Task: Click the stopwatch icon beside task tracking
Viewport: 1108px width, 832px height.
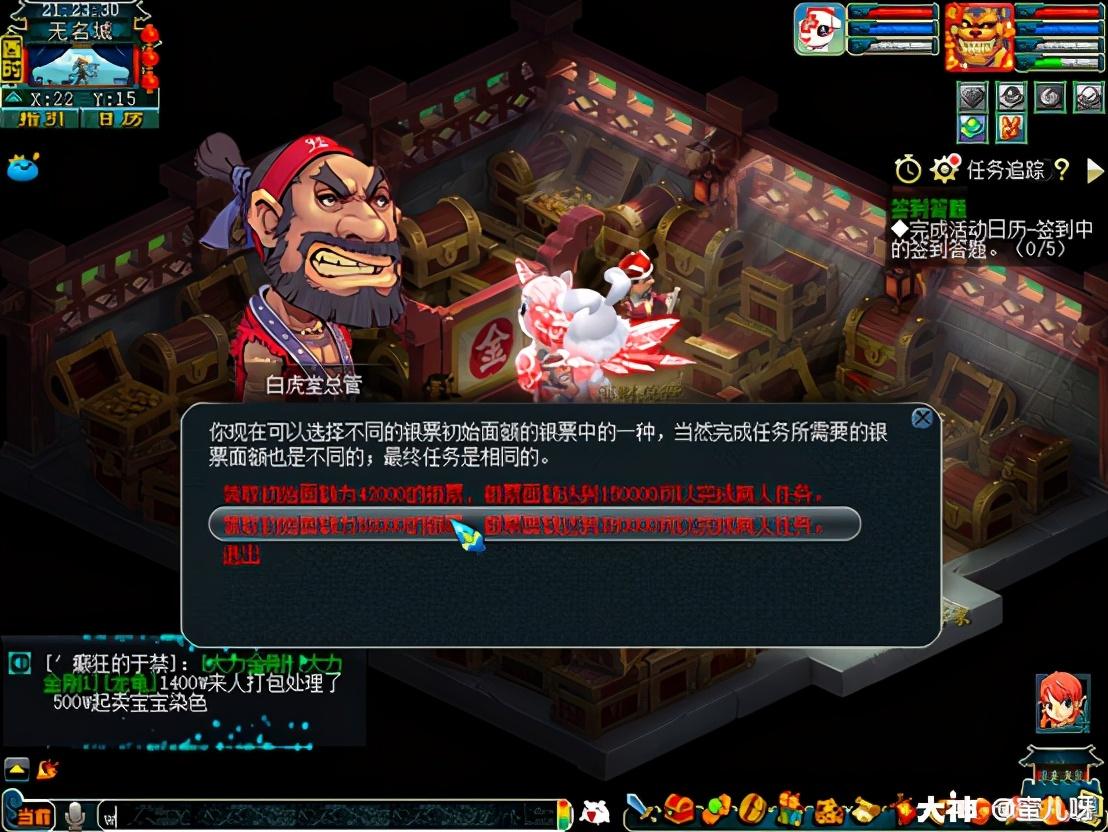Action: [907, 170]
